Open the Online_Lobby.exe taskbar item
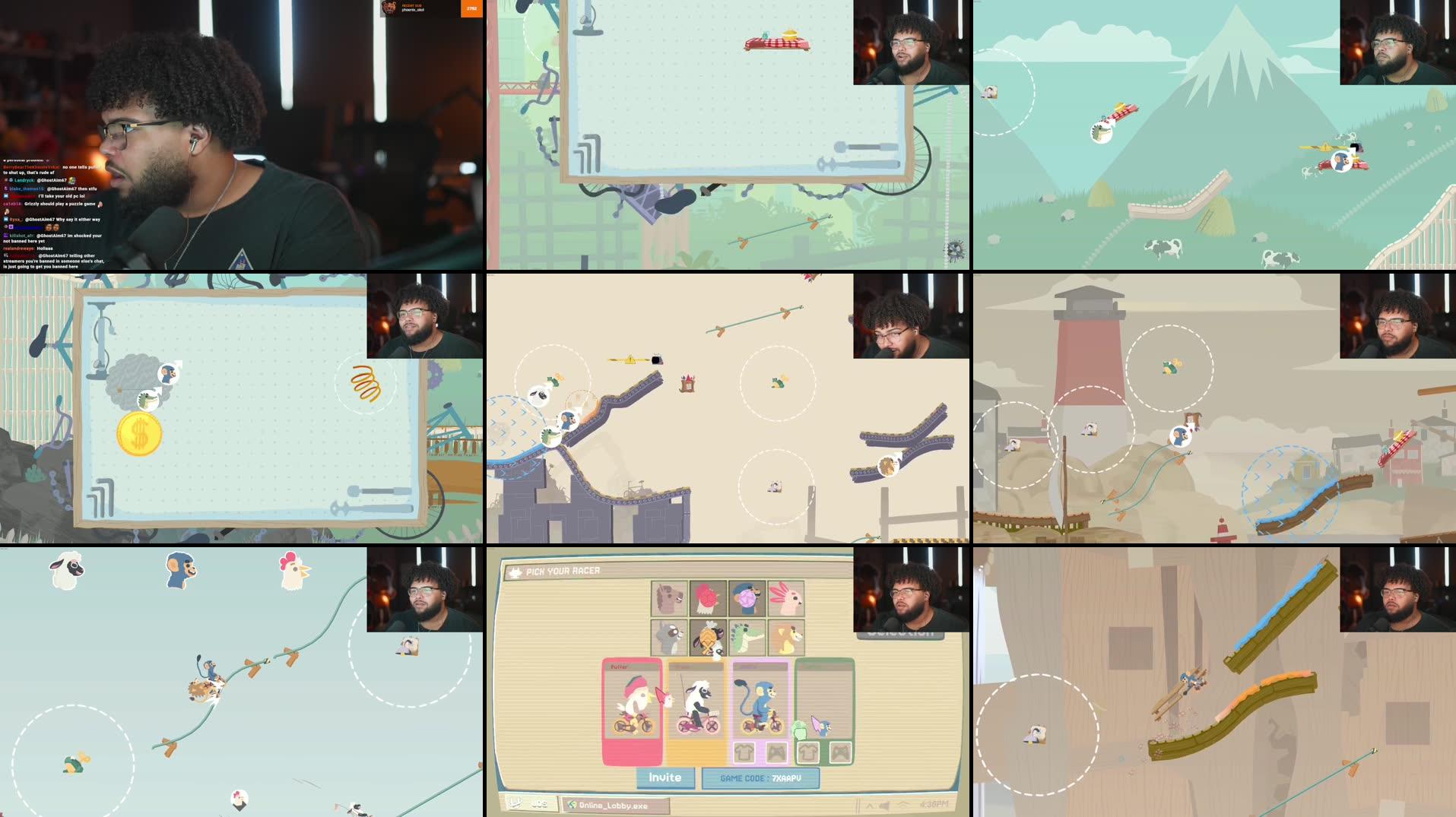 coord(614,803)
